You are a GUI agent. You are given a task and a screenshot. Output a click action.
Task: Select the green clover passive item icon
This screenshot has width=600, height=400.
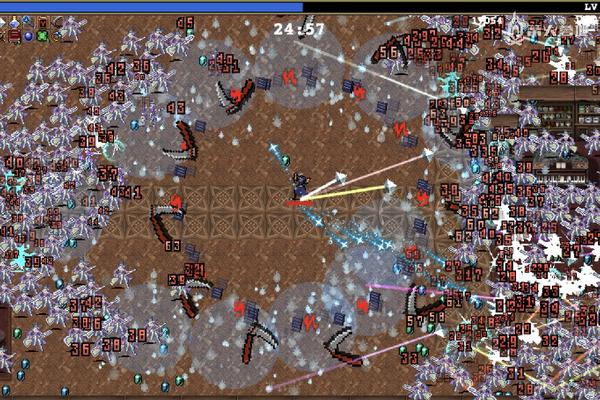click(x=42, y=36)
